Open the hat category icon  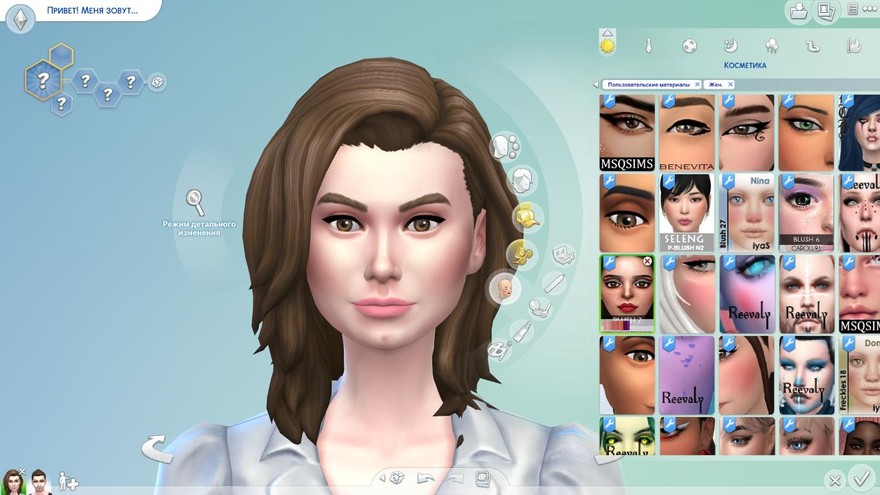pos(525,216)
